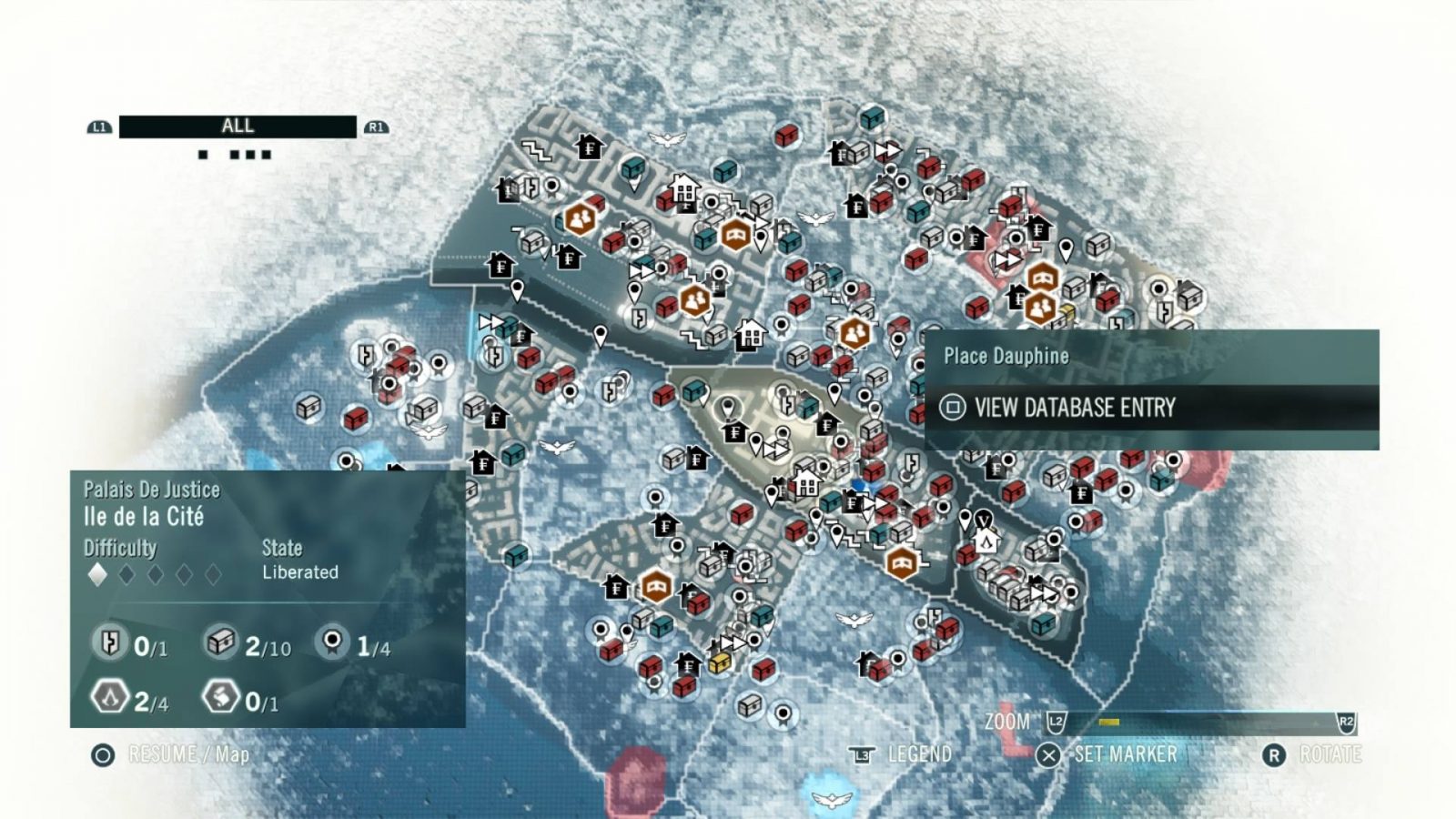The width and height of the screenshot is (1456, 819).
Task: Open View Database Entry for Place Dauphine
Action: (1074, 408)
